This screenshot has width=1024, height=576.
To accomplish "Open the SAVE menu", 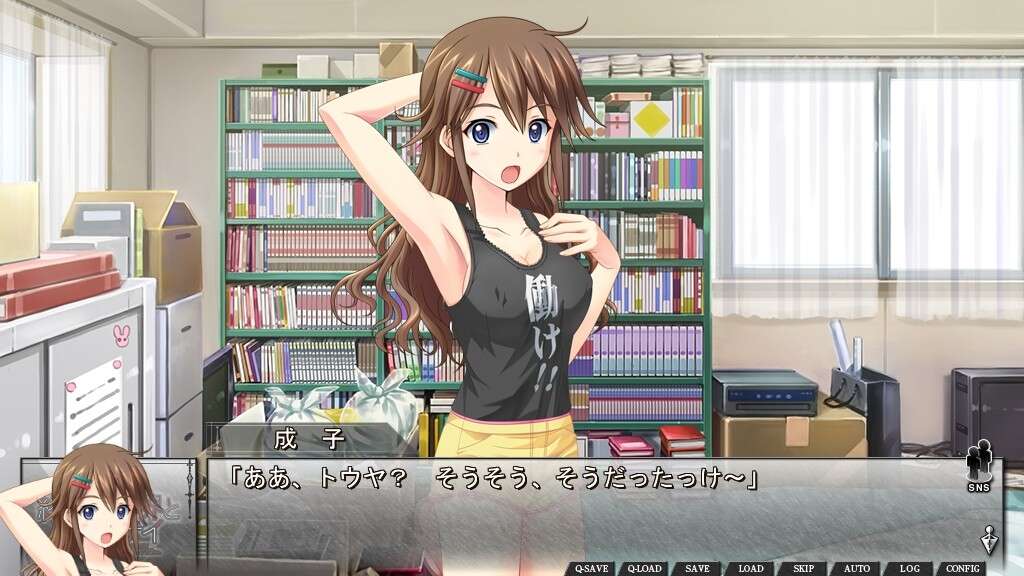I will 698,568.
